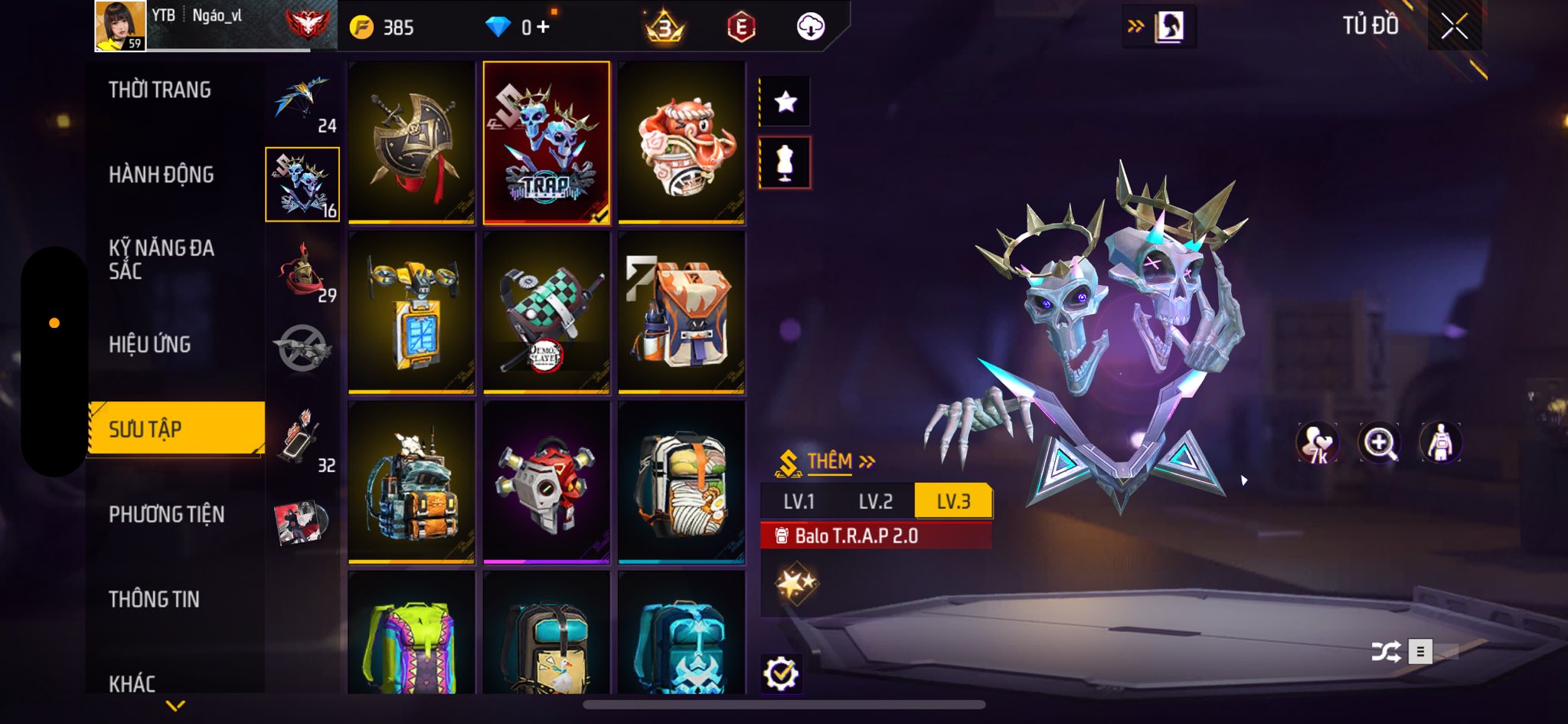Select the red lion dance backpack
Image resolution: width=1568 pixels, height=724 pixels.
[x=681, y=143]
